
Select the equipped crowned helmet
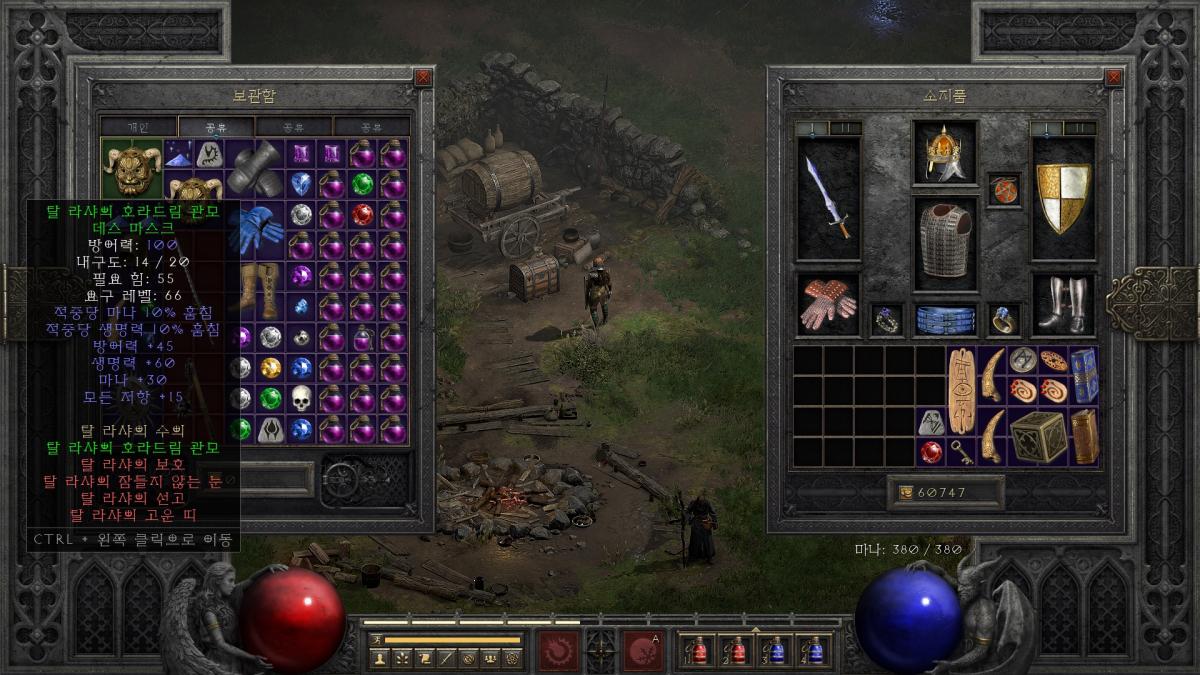[944, 153]
